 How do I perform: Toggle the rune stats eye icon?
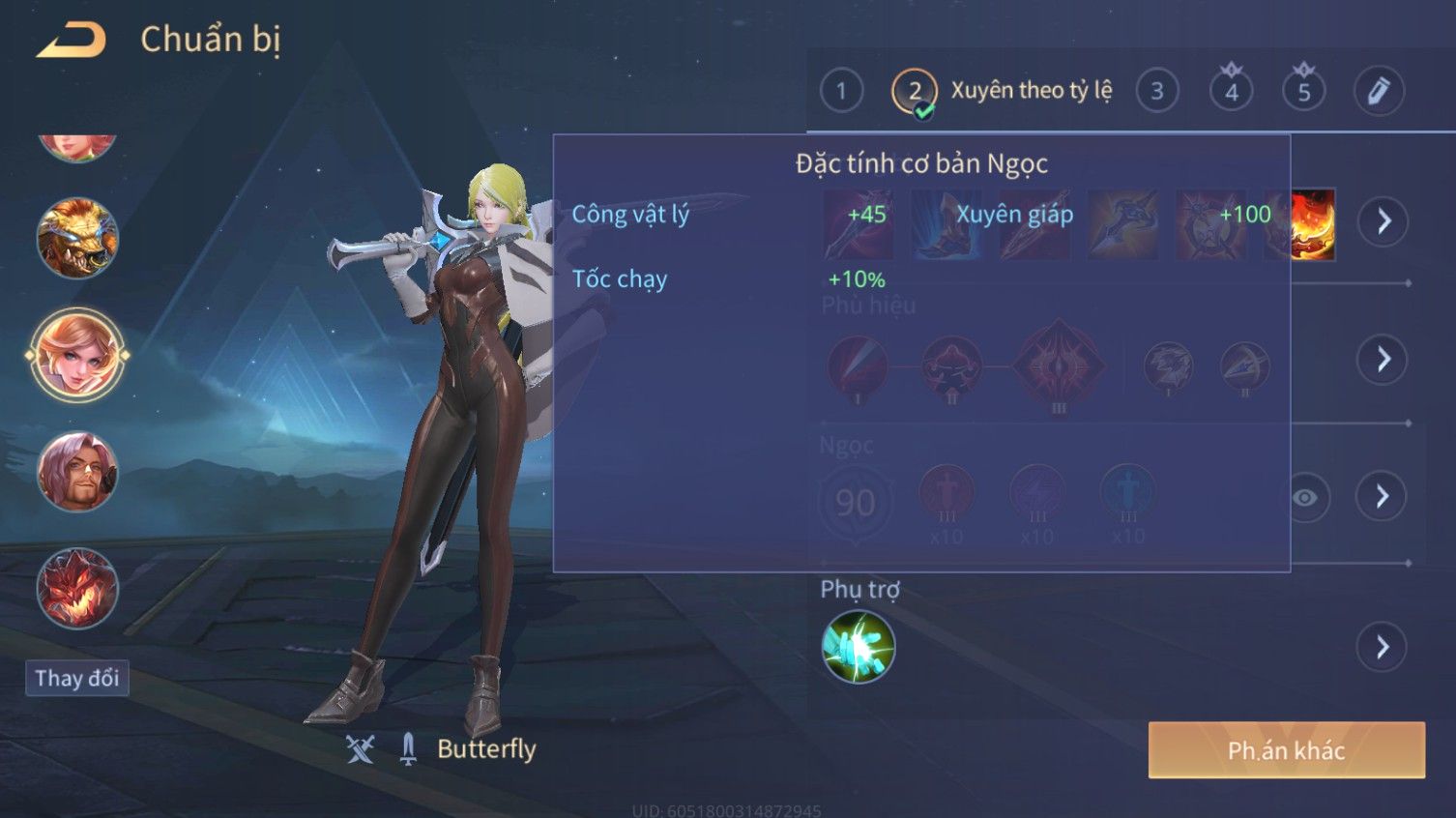pos(1305,498)
